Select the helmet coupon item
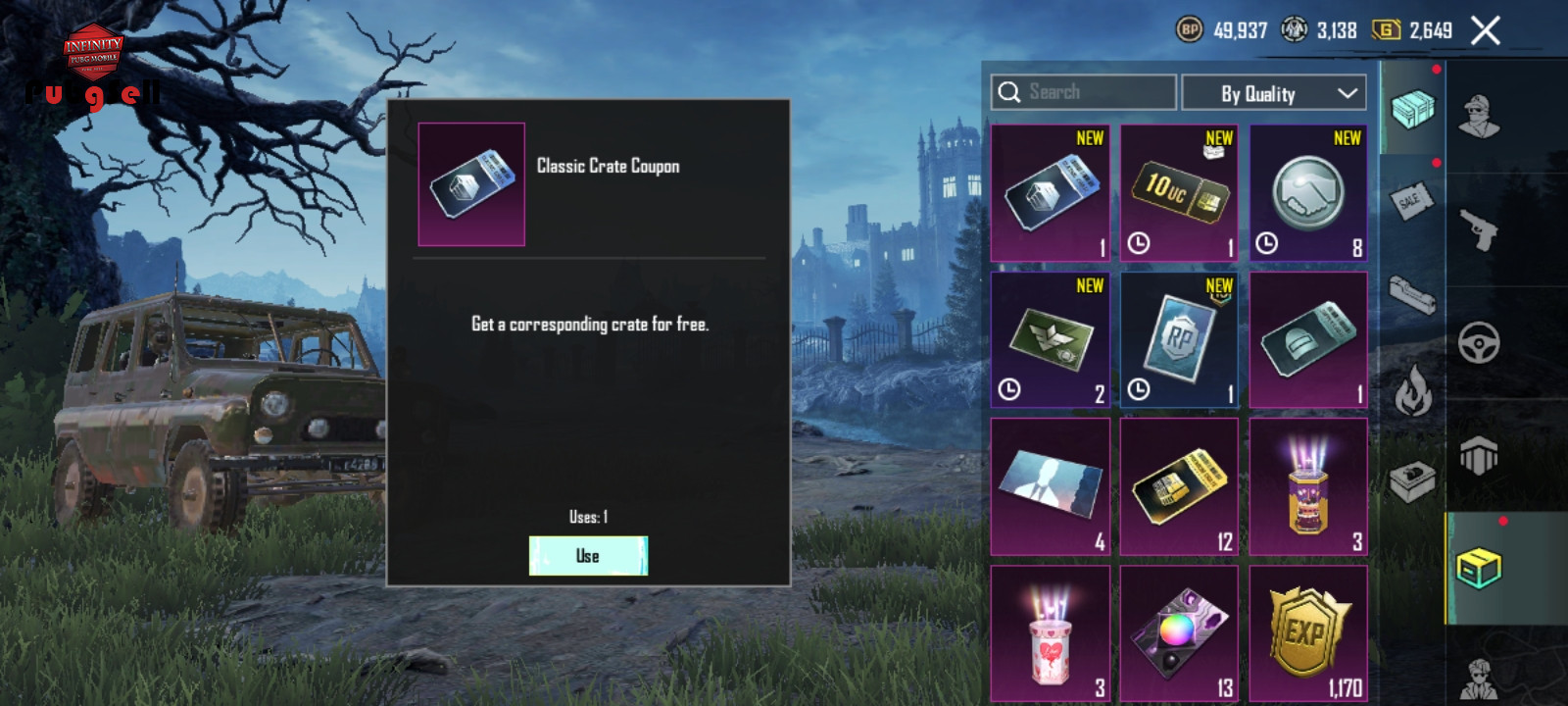This screenshot has width=1568, height=706. click(x=1308, y=339)
